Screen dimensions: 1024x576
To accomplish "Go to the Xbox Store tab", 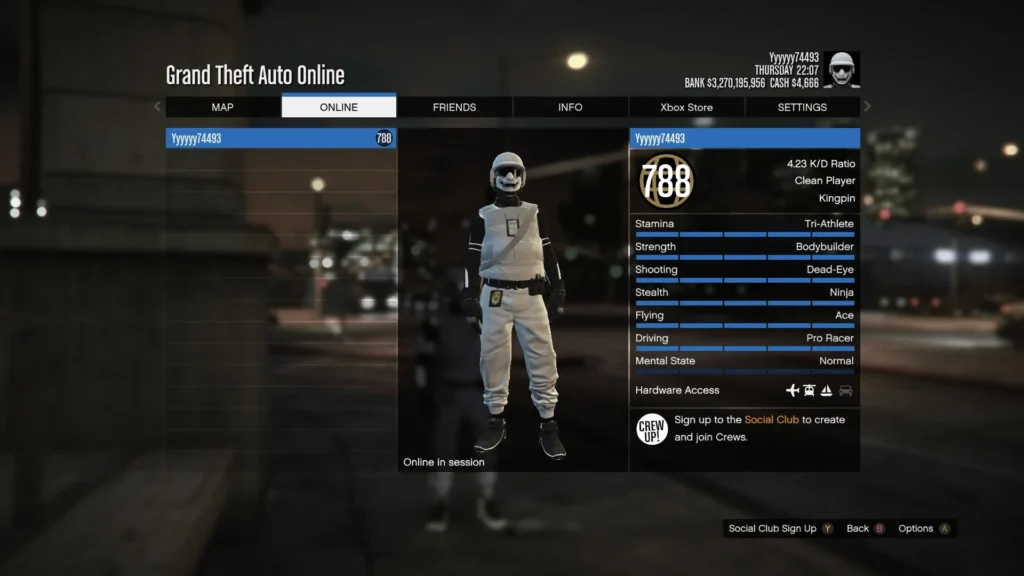I will click(x=686, y=107).
